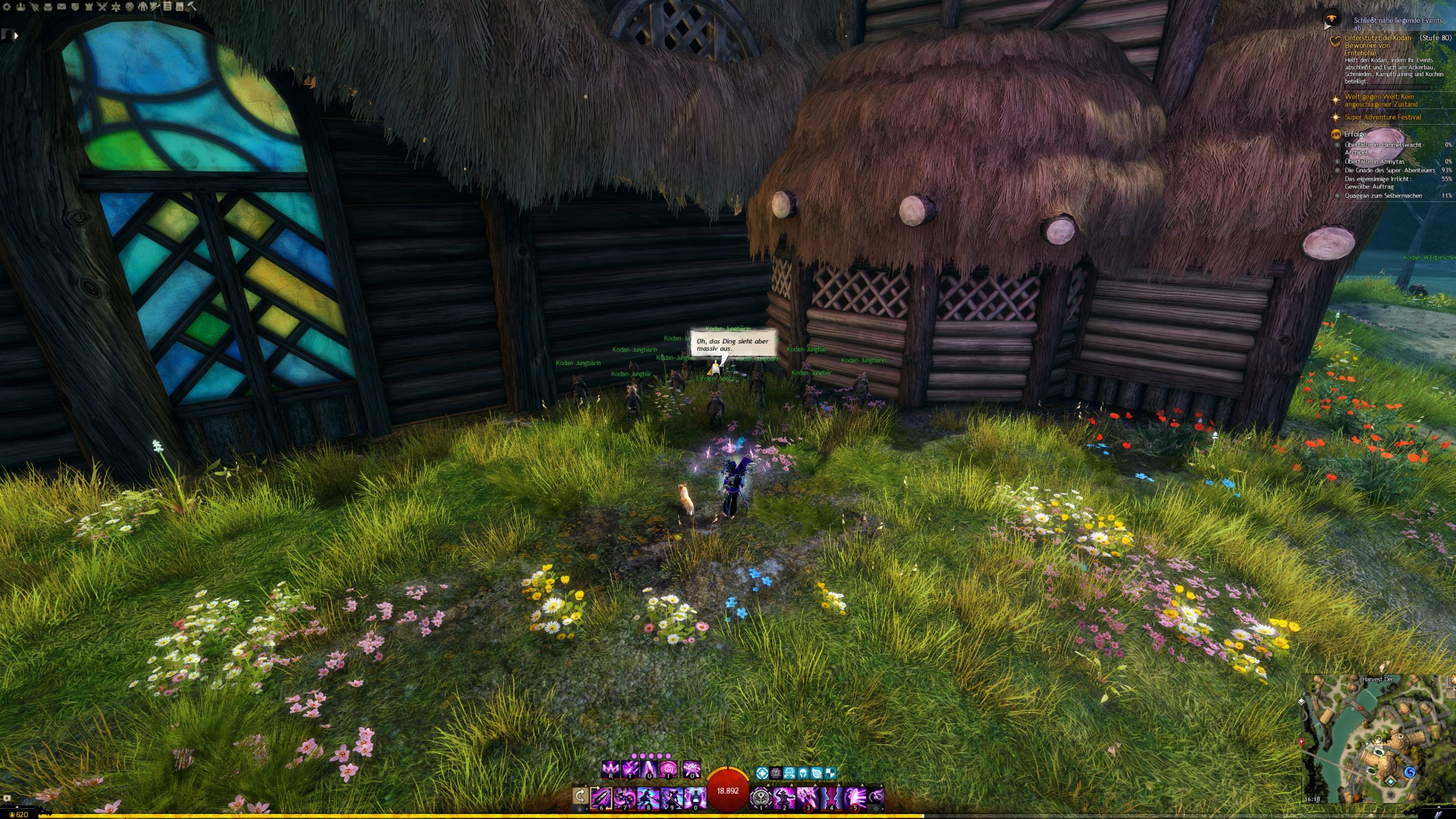The width and height of the screenshot is (1456, 819).
Task: Open the contacts and friends list icon
Action: [x=21, y=7]
